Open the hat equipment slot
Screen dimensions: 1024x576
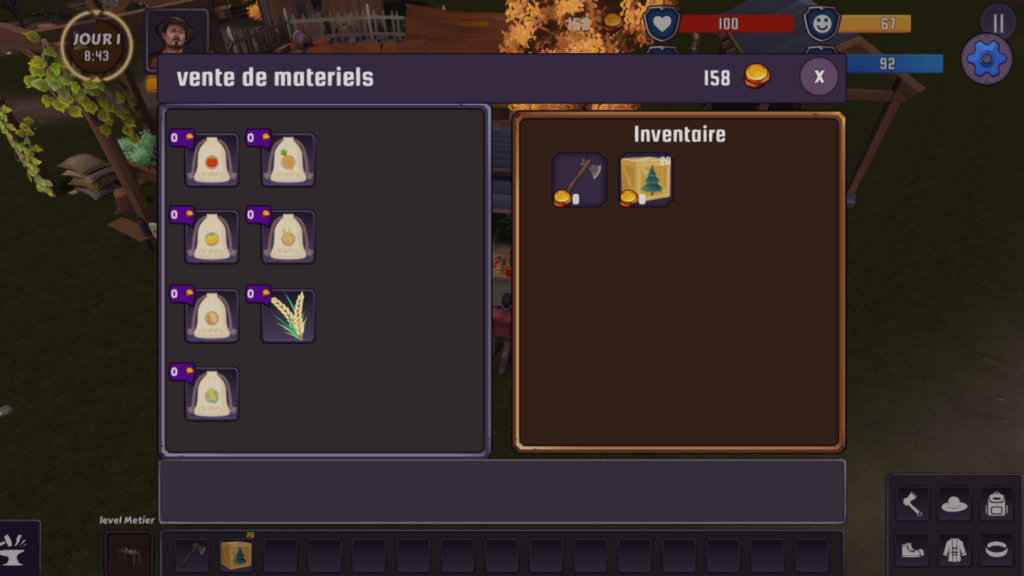pyautogui.click(x=954, y=505)
